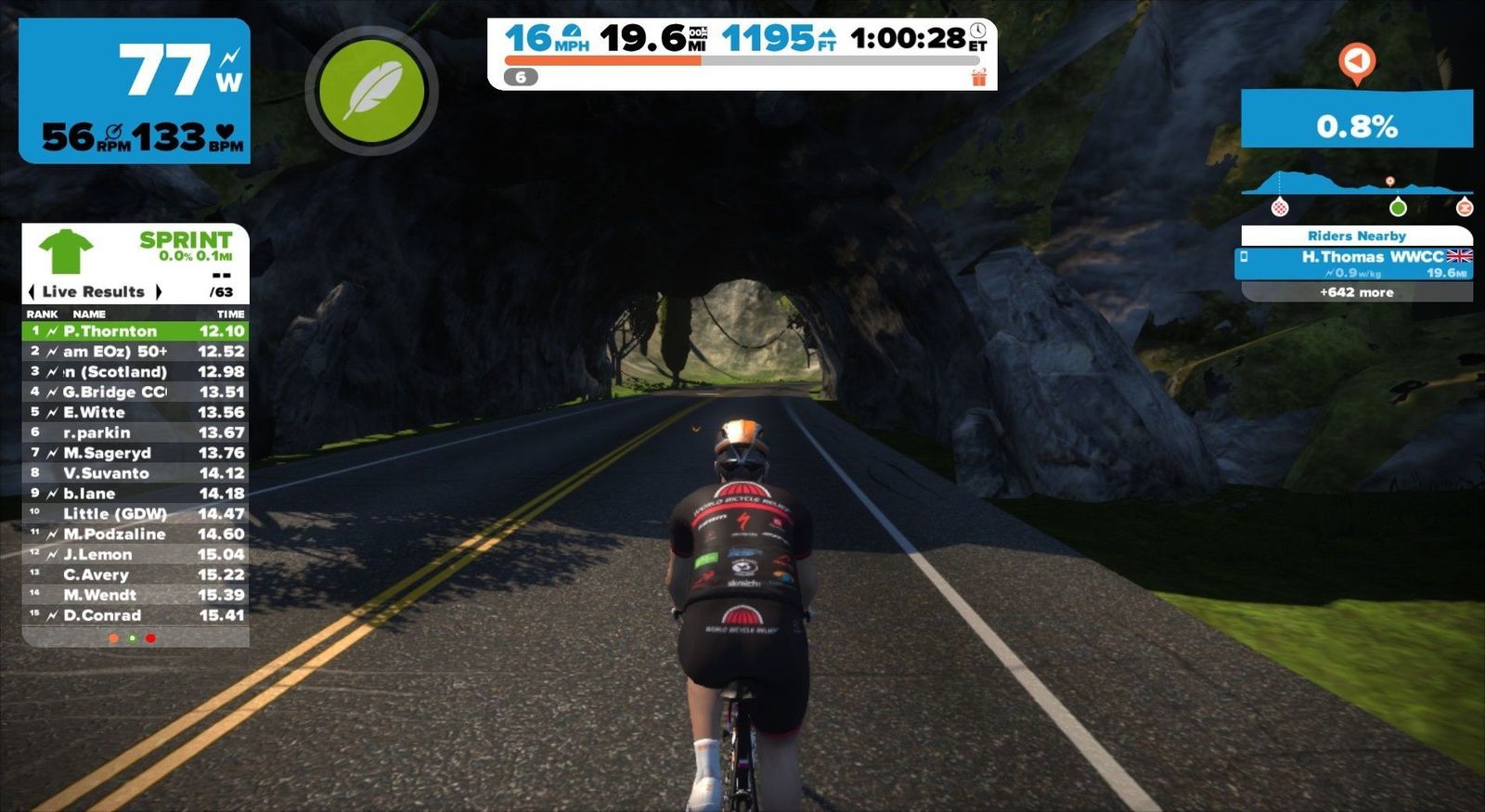The image size is (1485, 812).
Task: Click the left arrow beside Live Results
Action: point(32,291)
